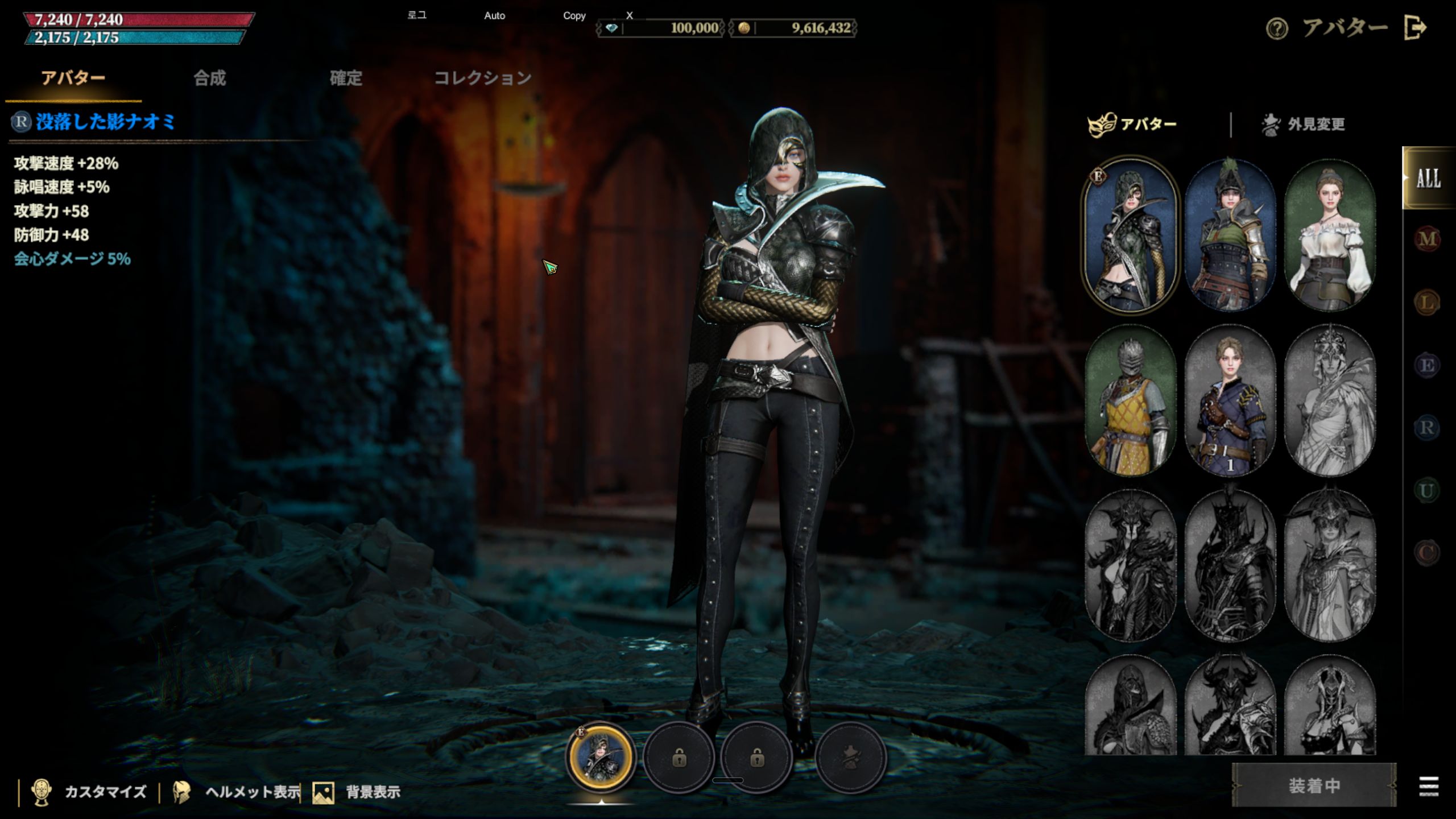Filter avatars by L rarity

coord(1427,302)
